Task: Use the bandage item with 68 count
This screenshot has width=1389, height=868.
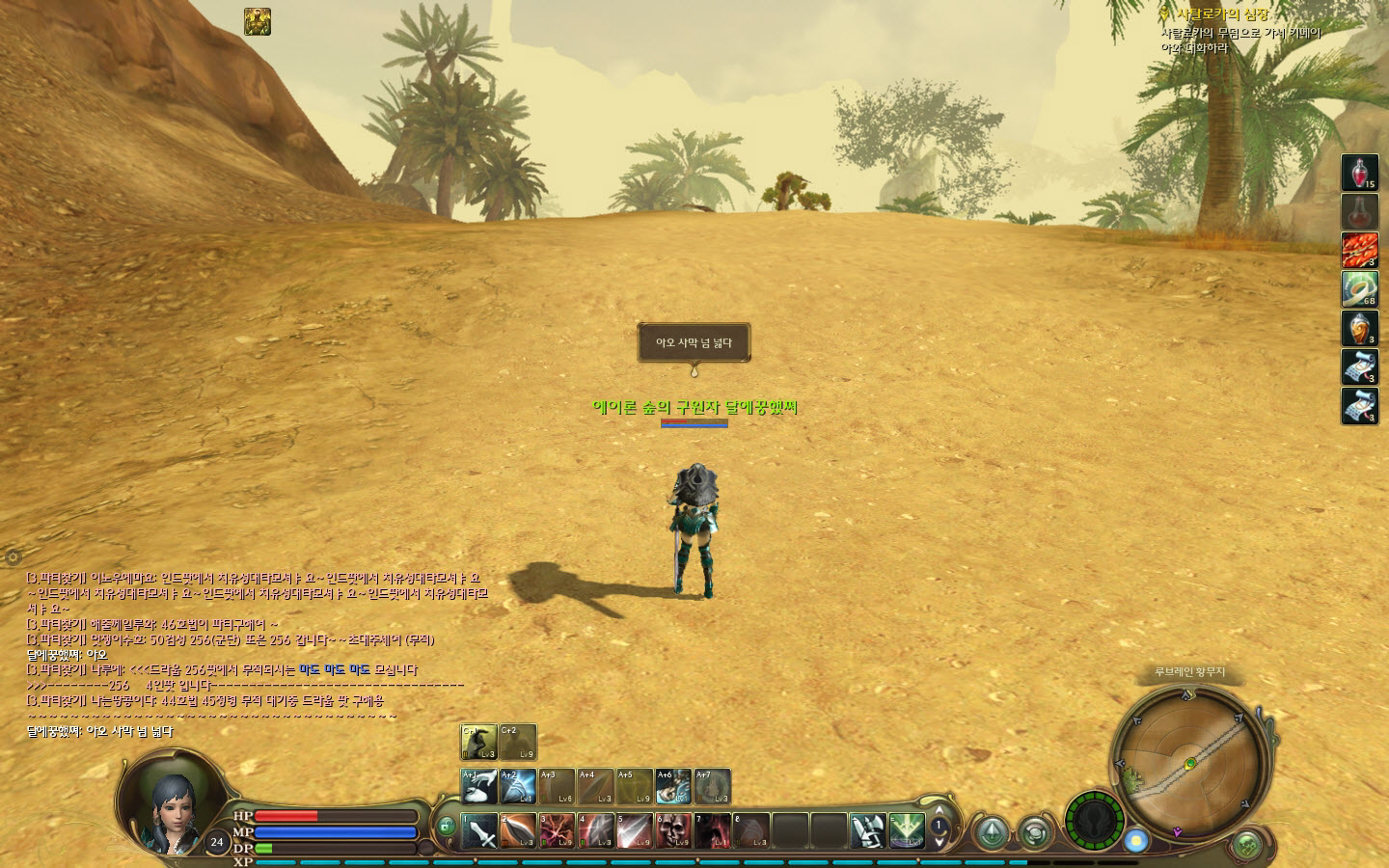Action: pos(1360,289)
